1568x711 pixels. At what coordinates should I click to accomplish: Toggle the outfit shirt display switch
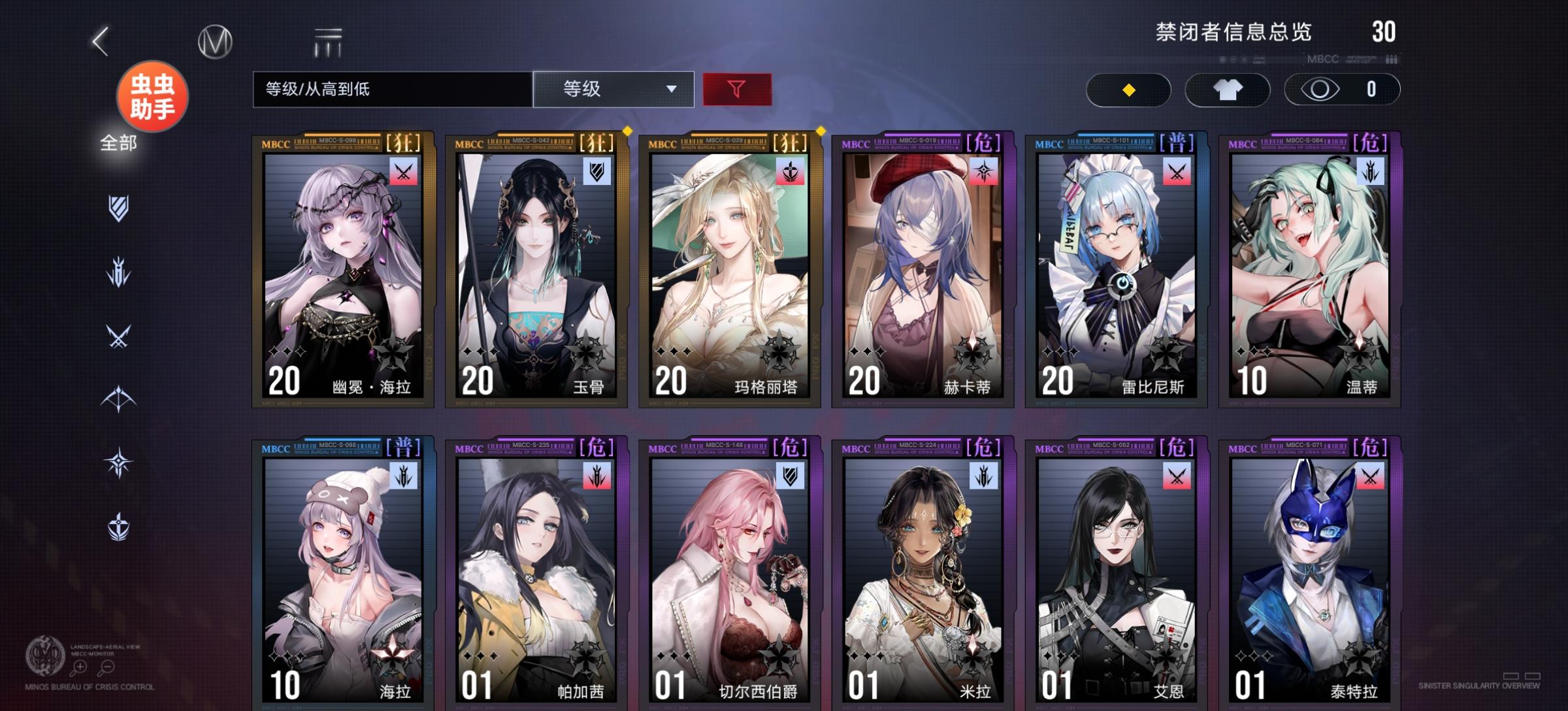[x=1227, y=90]
